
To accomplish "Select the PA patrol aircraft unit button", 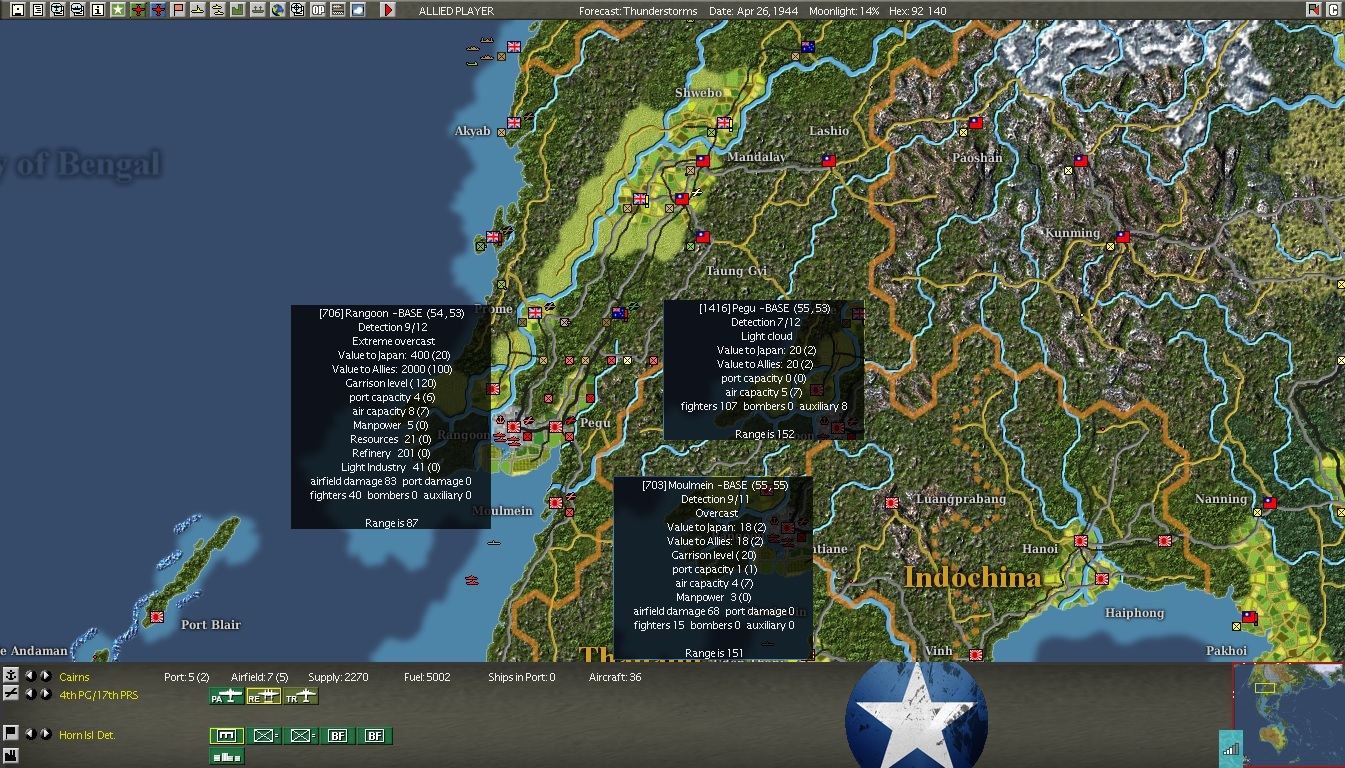I will pyautogui.click(x=227, y=696).
